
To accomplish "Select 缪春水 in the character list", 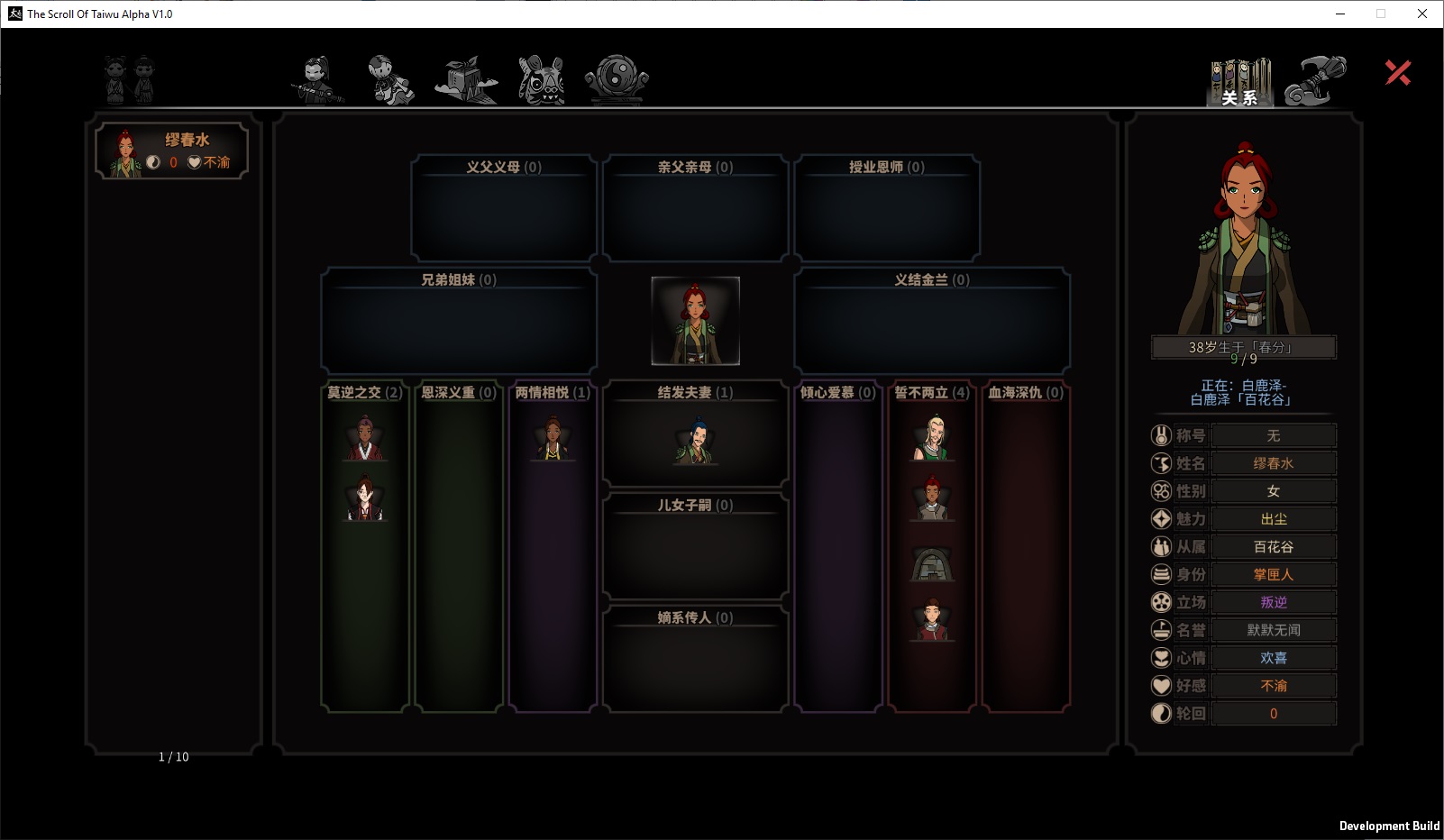I will (x=171, y=151).
